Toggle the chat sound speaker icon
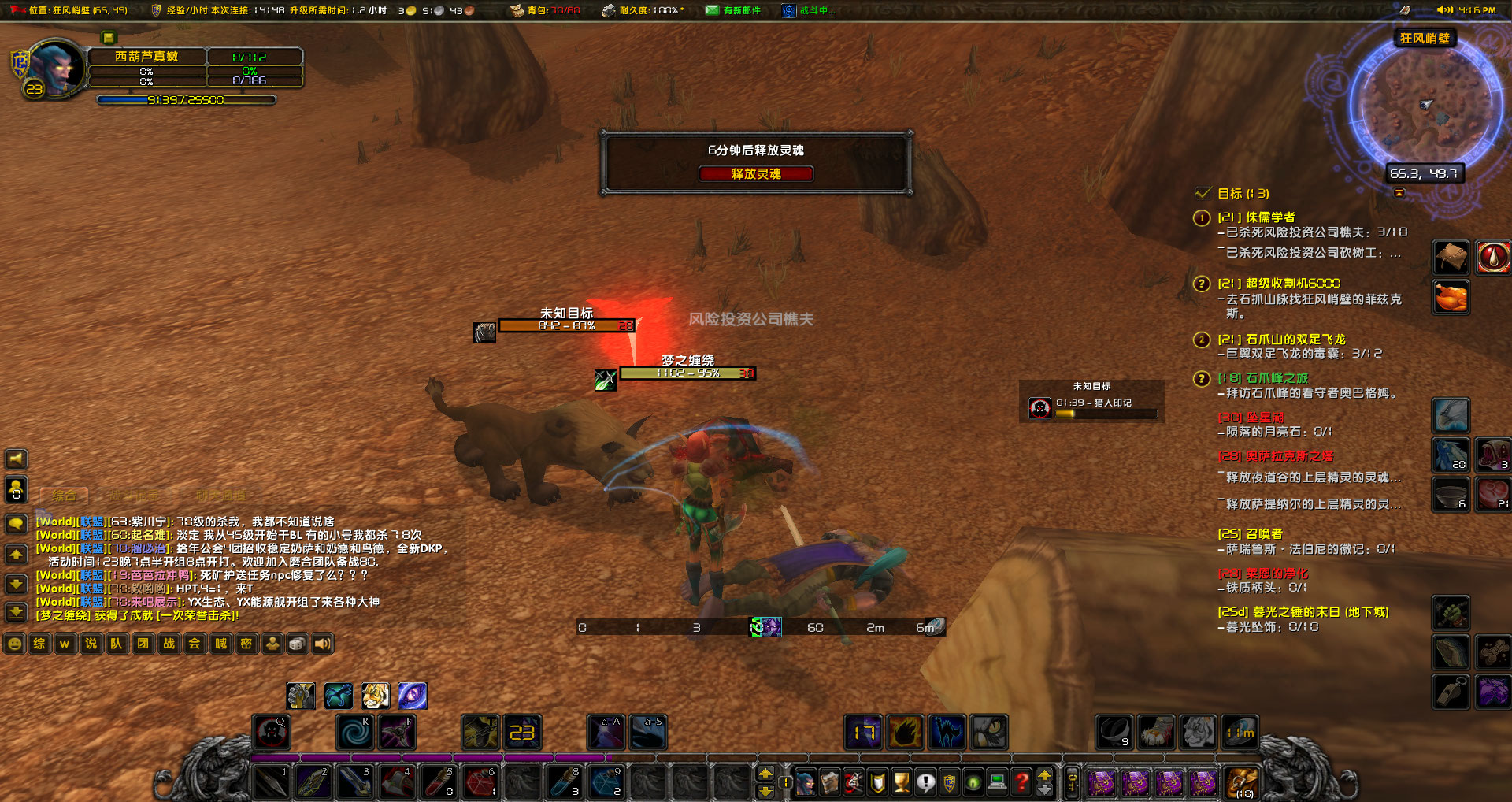The width and height of the screenshot is (1512, 802). click(x=321, y=644)
